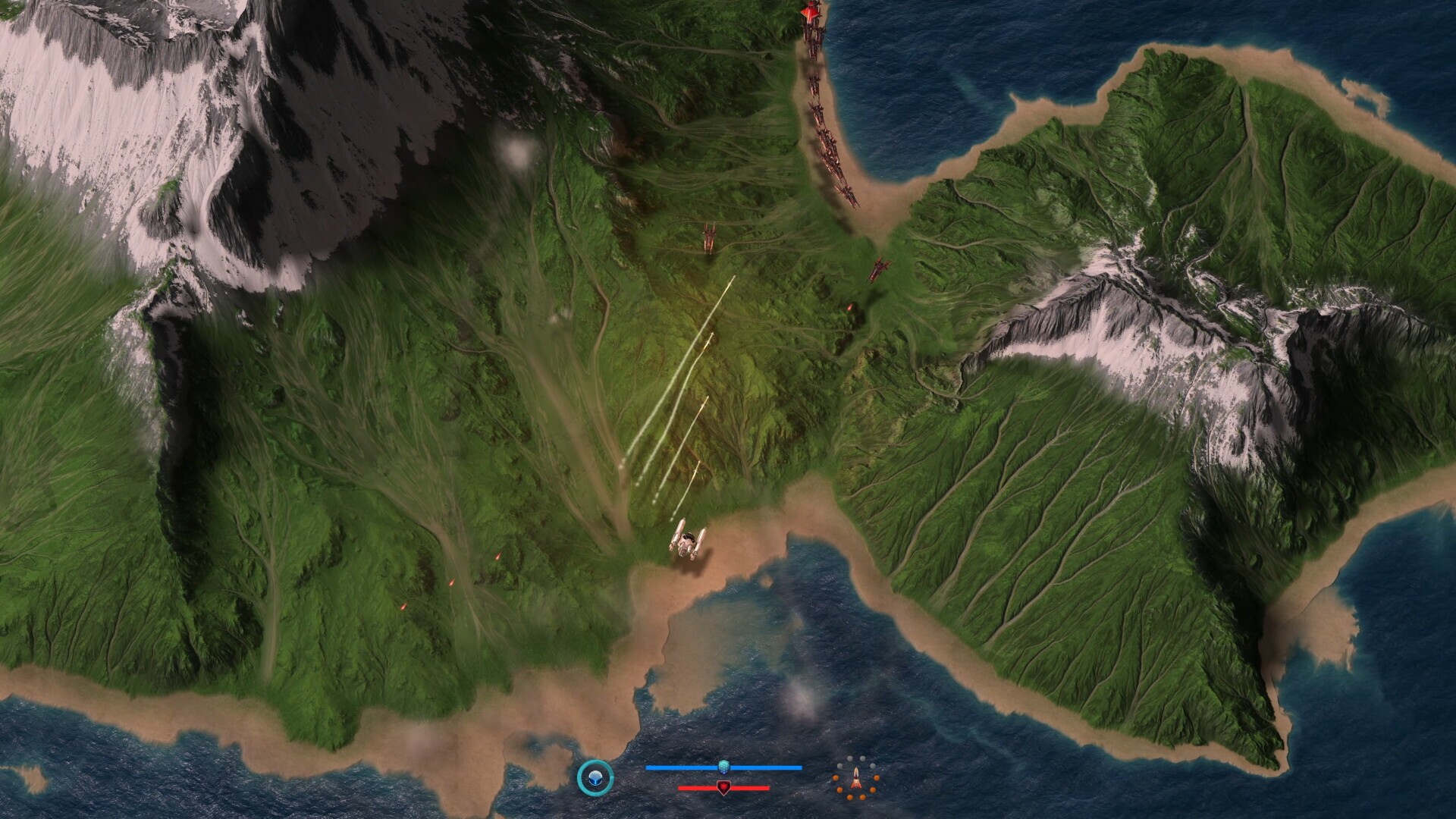This screenshot has width=1456, height=819.
Task: Click the bottom-center orange missile ammo pip
Action: click(850, 798)
